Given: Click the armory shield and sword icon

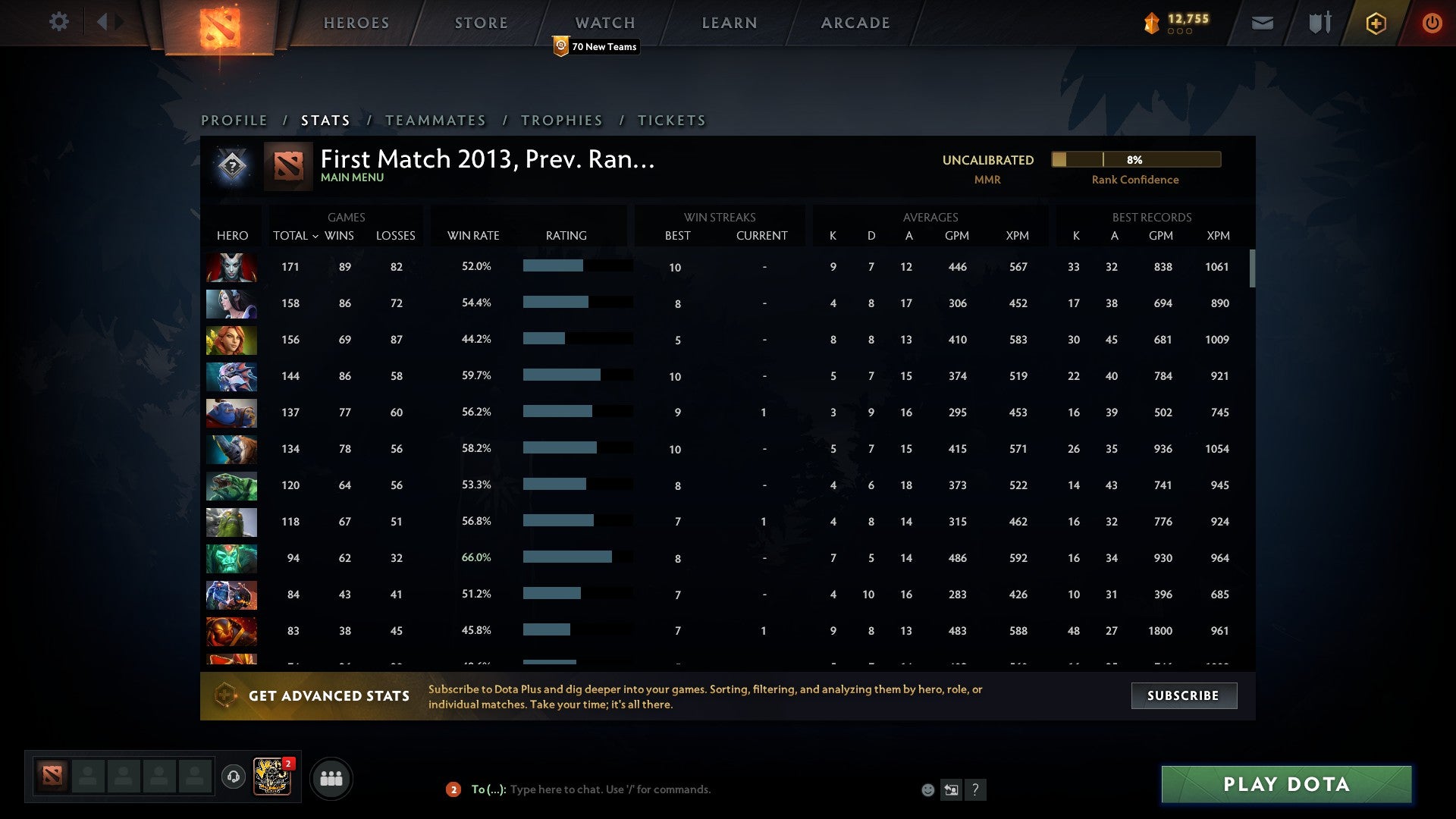Looking at the screenshot, I should 1318,23.
